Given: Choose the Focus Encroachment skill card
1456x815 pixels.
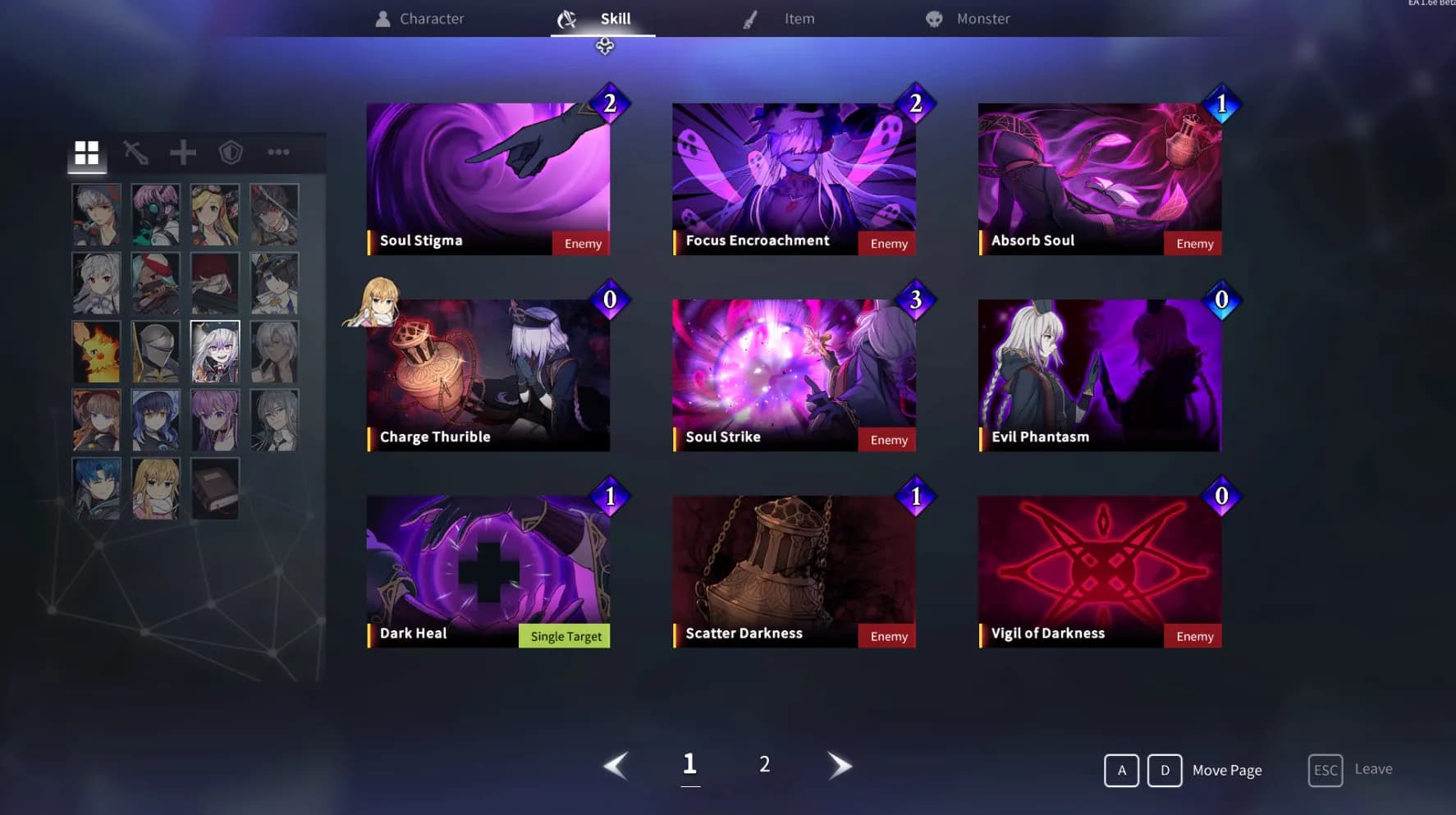Looking at the screenshot, I should click(794, 178).
